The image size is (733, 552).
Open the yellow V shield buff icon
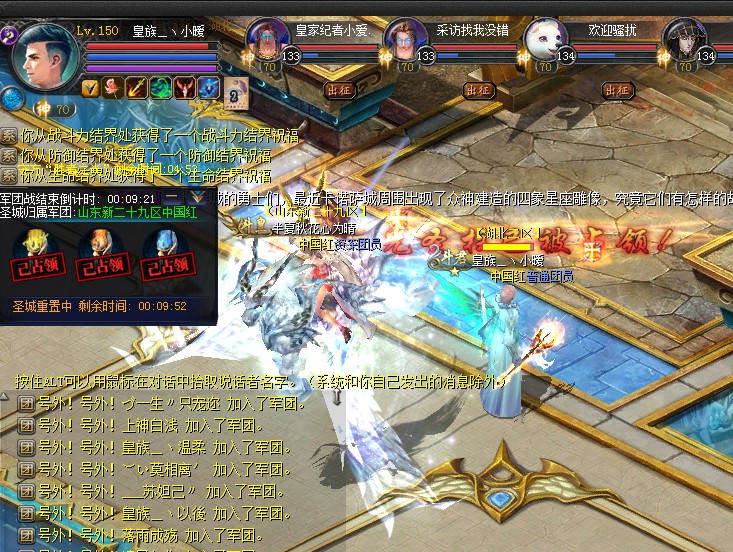(x=90, y=88)
